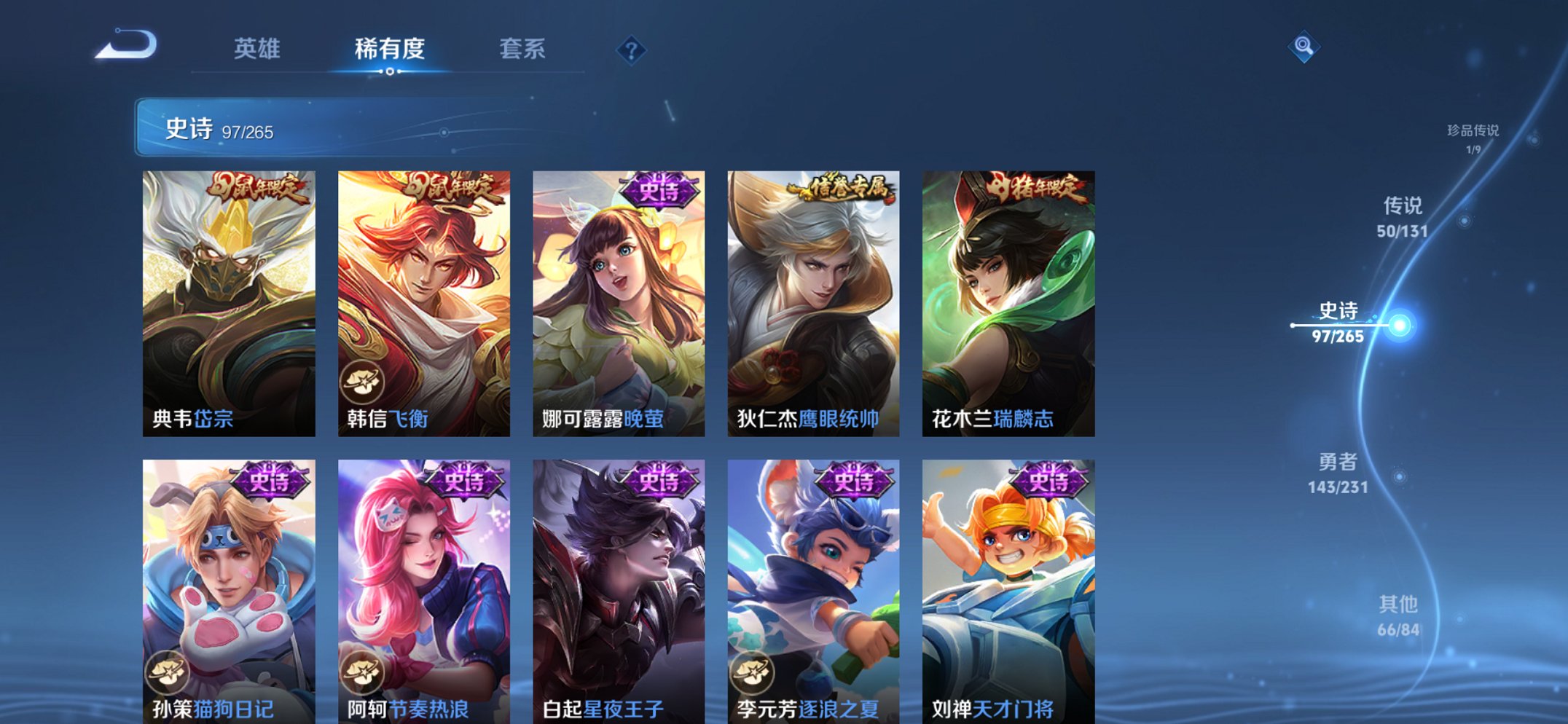The image size is (1568, 724).
Task: Switch to the 套系 tab
Action: tap(522, 50)
